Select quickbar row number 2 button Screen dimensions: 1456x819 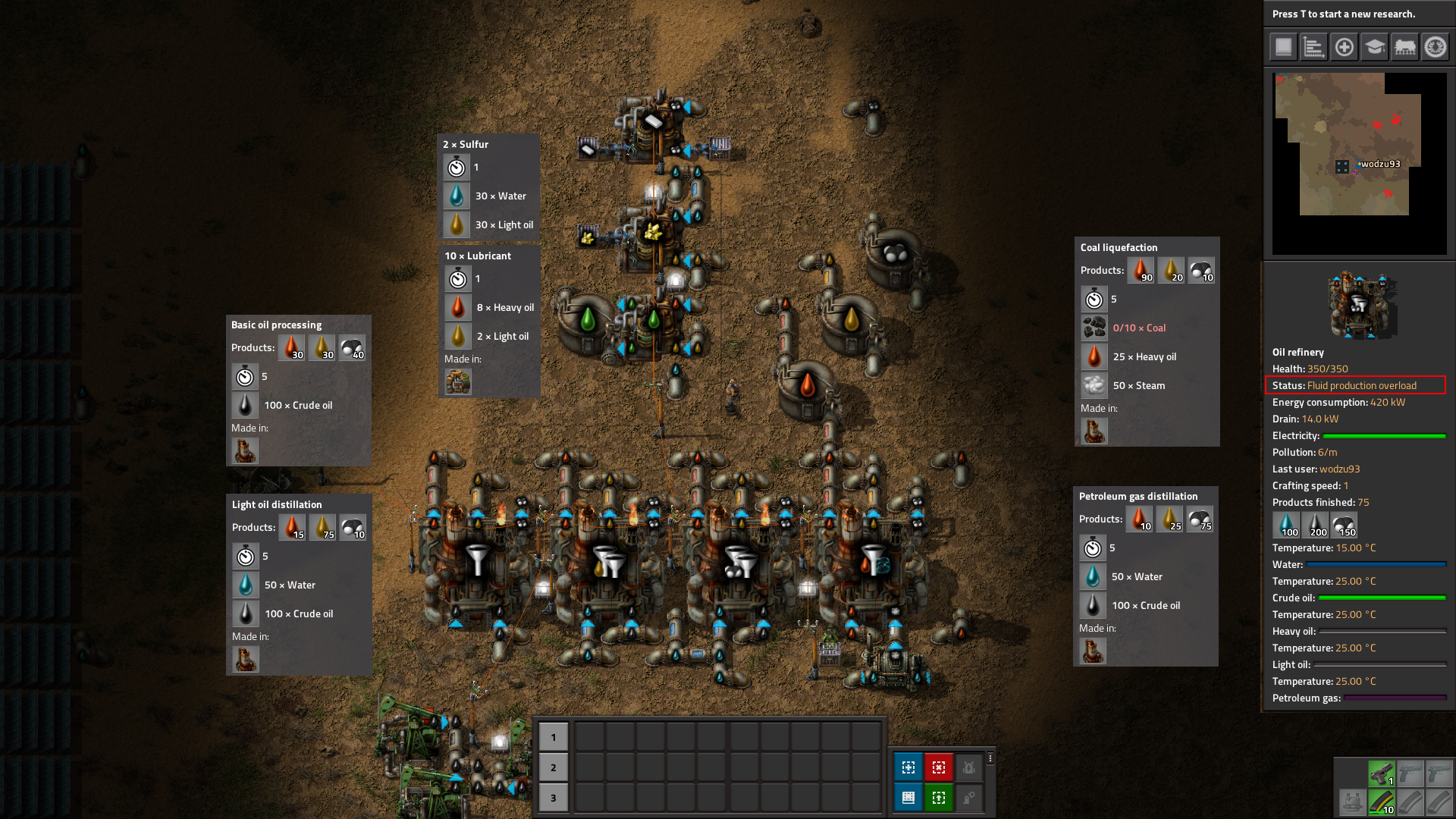coord(553,767)
